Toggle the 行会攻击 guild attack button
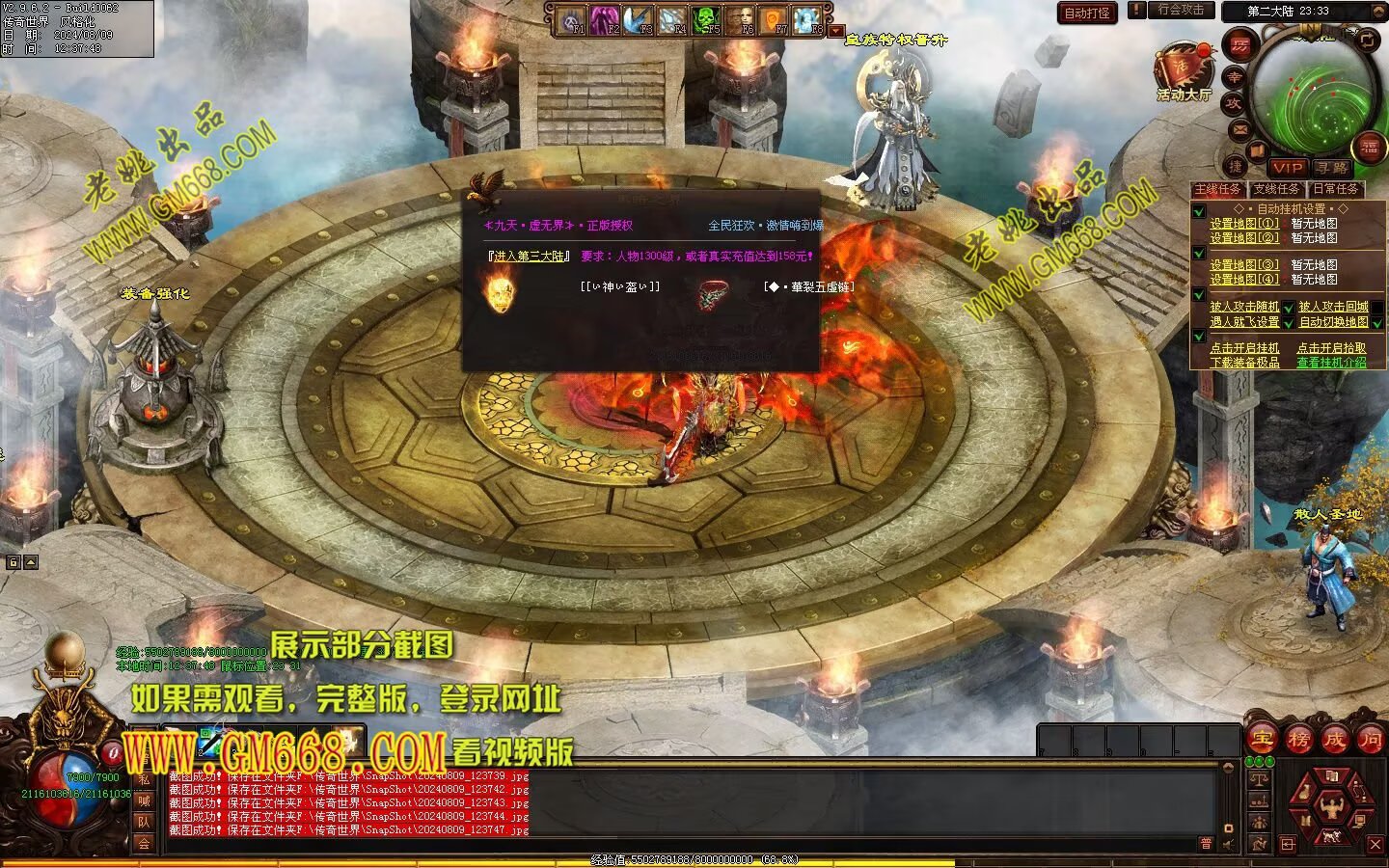Viewport: 1389px width, 868px height. (x=1181, y=10)
